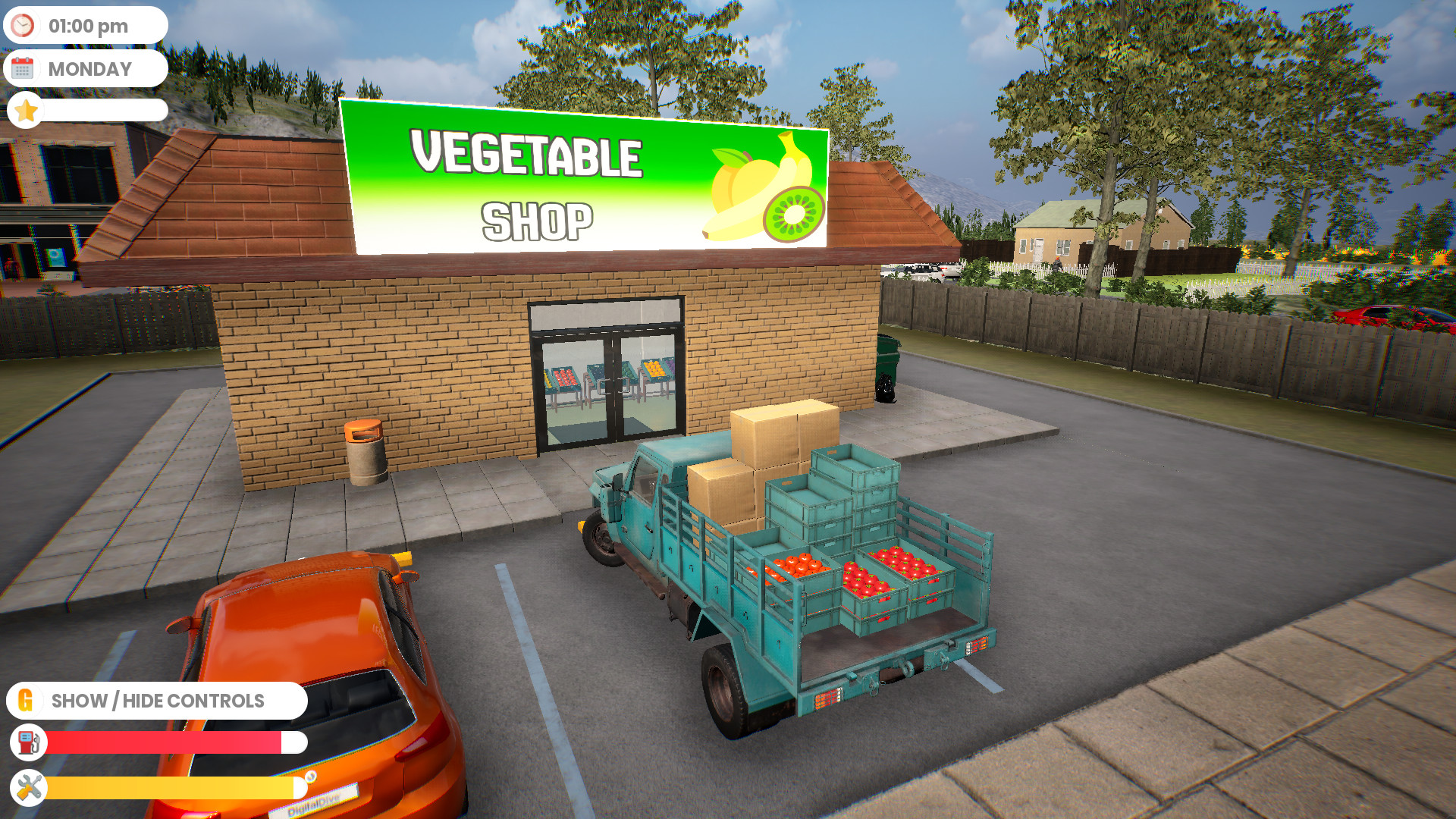The width and height of the screenshot is (1456, 819).
Task: Click the star progress bar next to the star
Action: click(x=106, y=111)
